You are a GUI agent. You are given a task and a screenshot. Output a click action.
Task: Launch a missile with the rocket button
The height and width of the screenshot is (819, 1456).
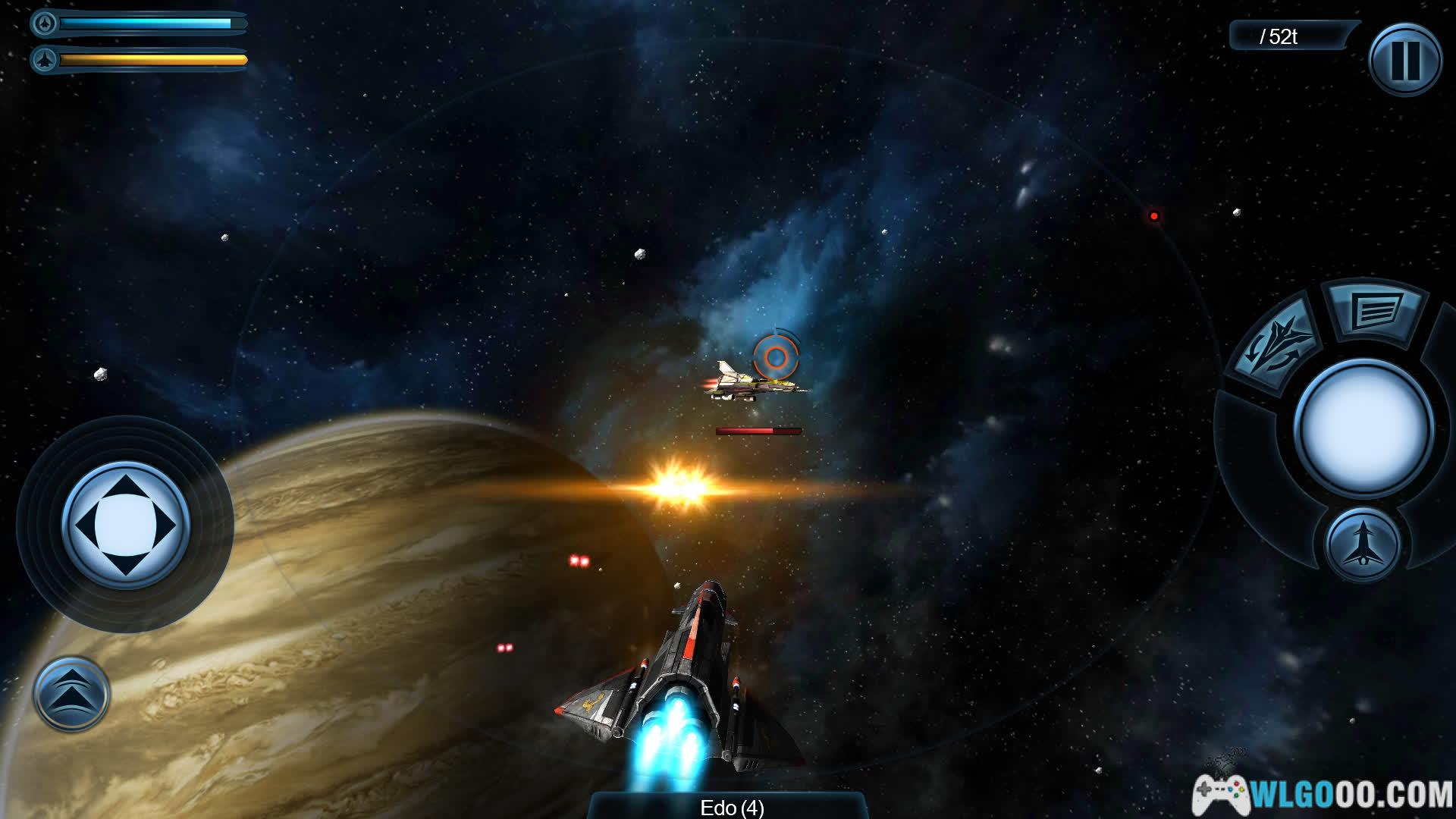pyautogui.click(x=1362, y=543)
